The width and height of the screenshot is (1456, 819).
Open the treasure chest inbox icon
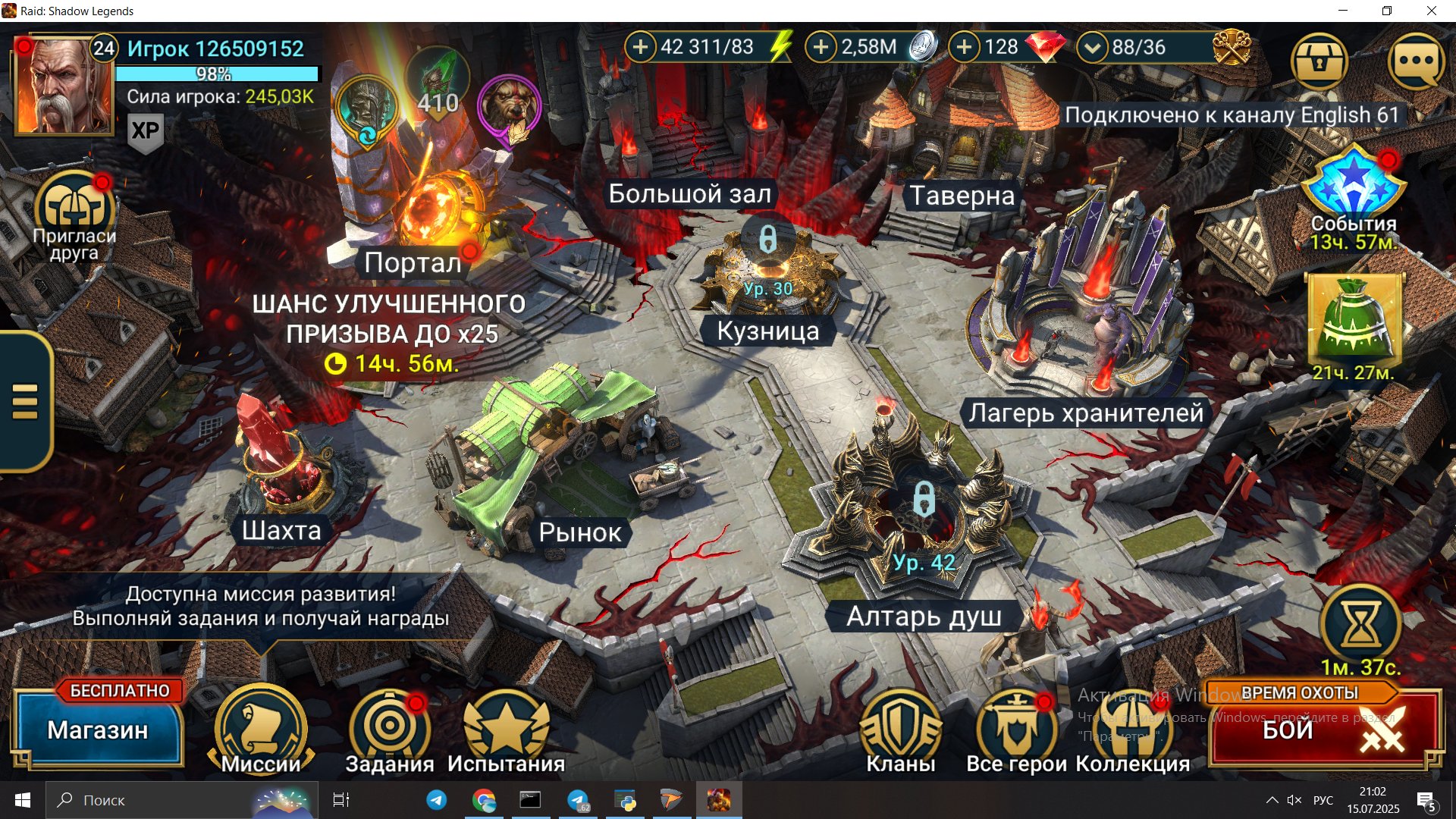[x=1319, y=61]
